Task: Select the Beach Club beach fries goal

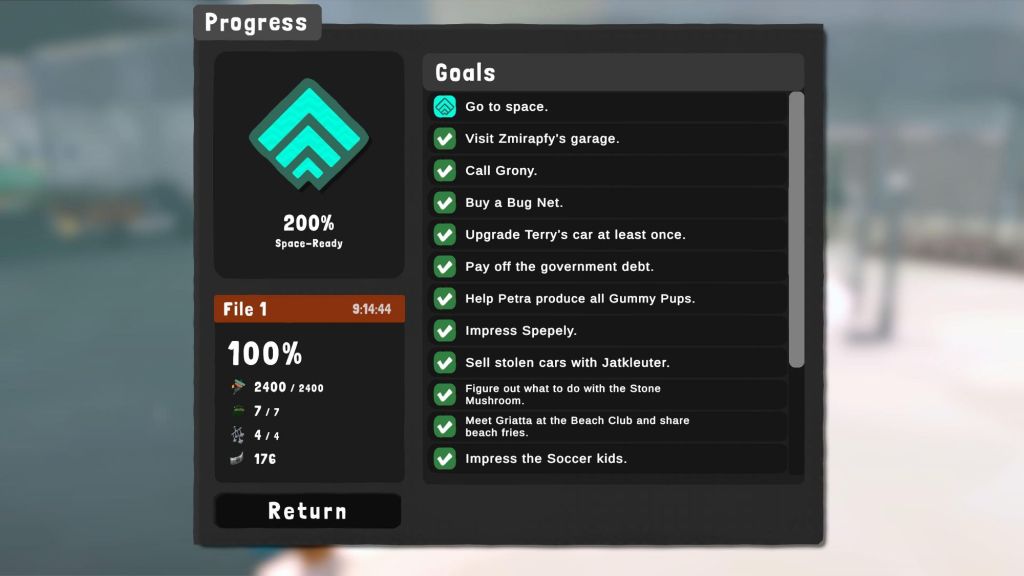Action: [608, 427]
